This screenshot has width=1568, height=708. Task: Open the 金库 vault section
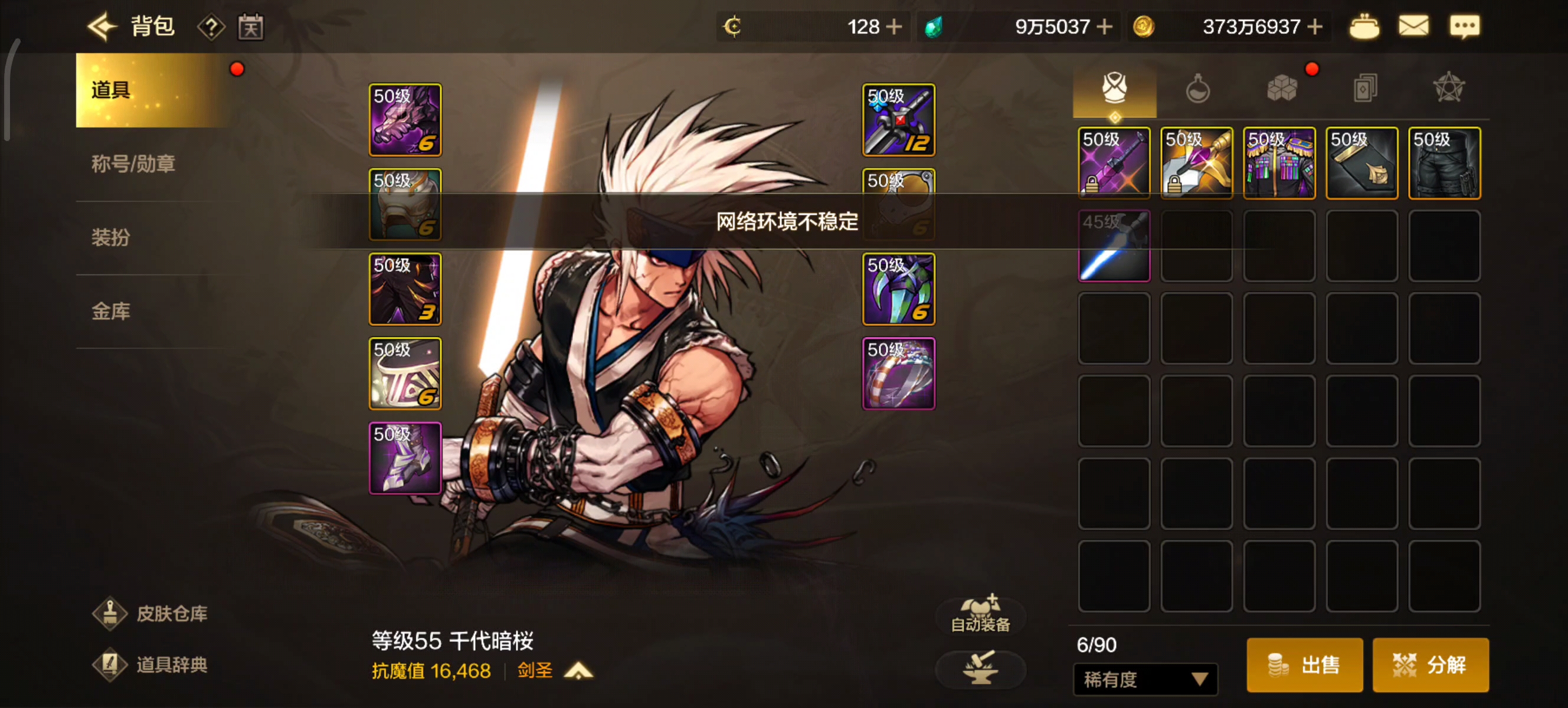110,311
